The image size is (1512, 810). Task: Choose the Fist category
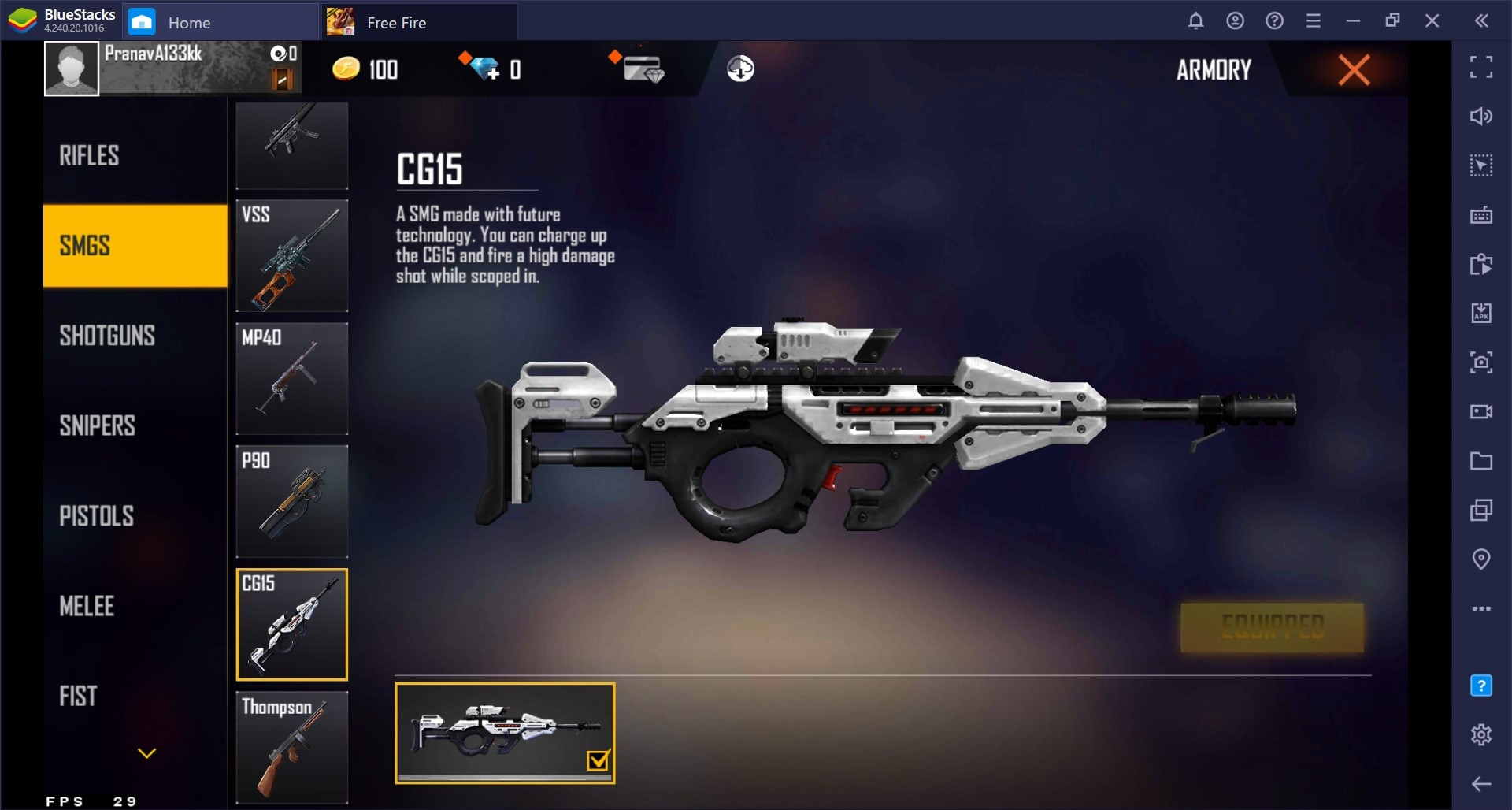point(79,696)
